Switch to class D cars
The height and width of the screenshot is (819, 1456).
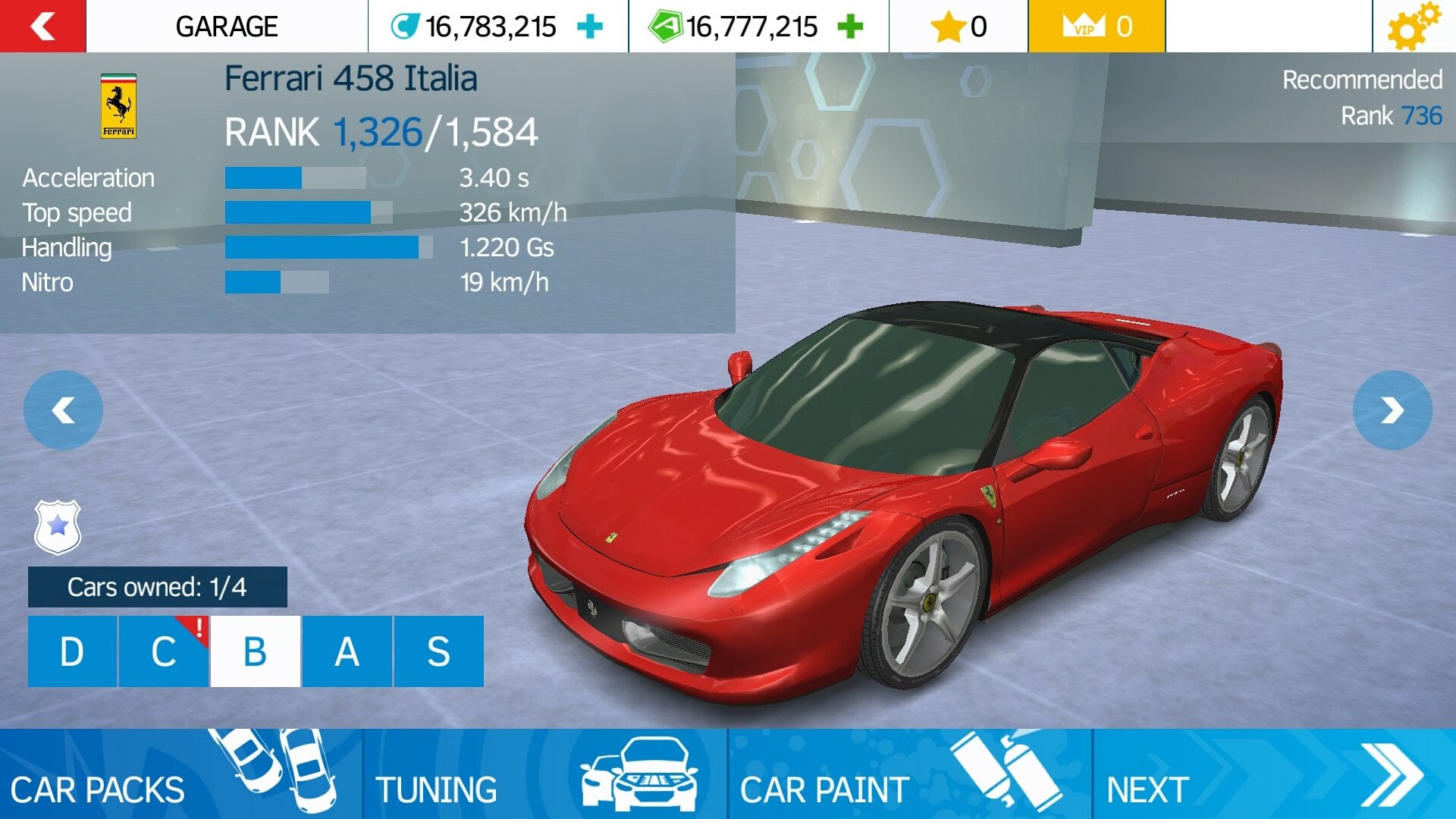pos(72,651)
